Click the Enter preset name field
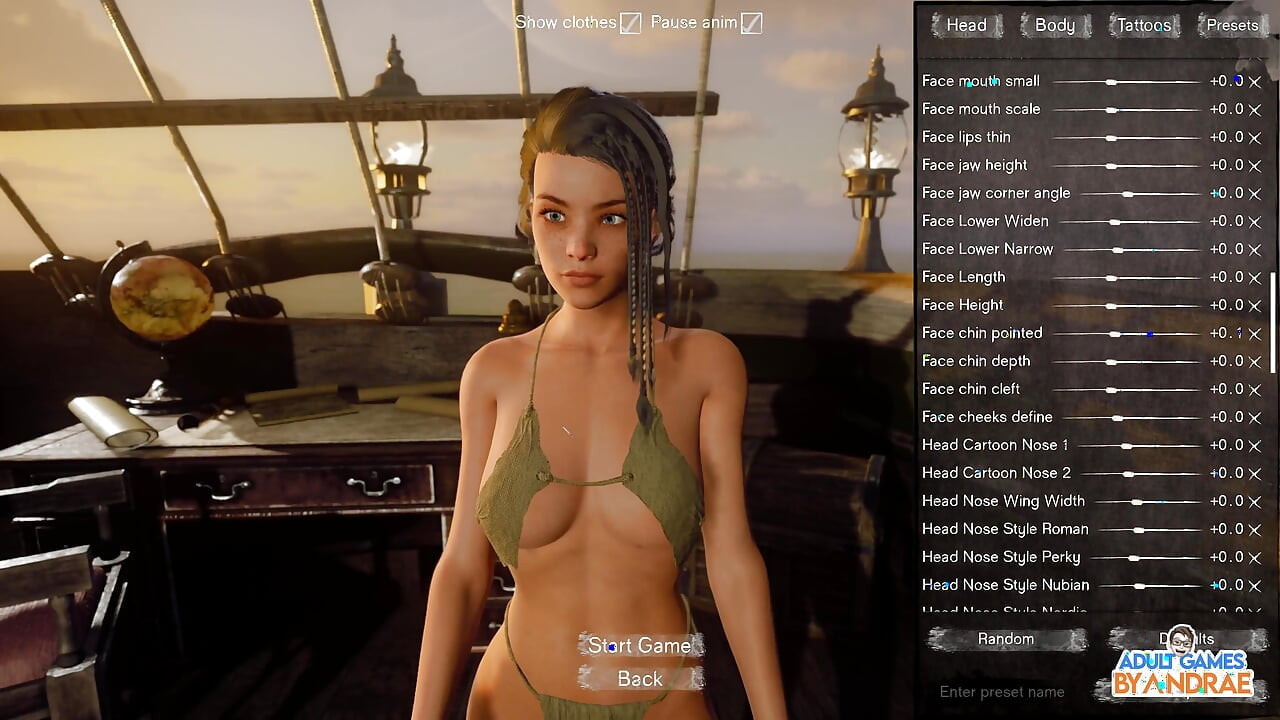 1002,692
